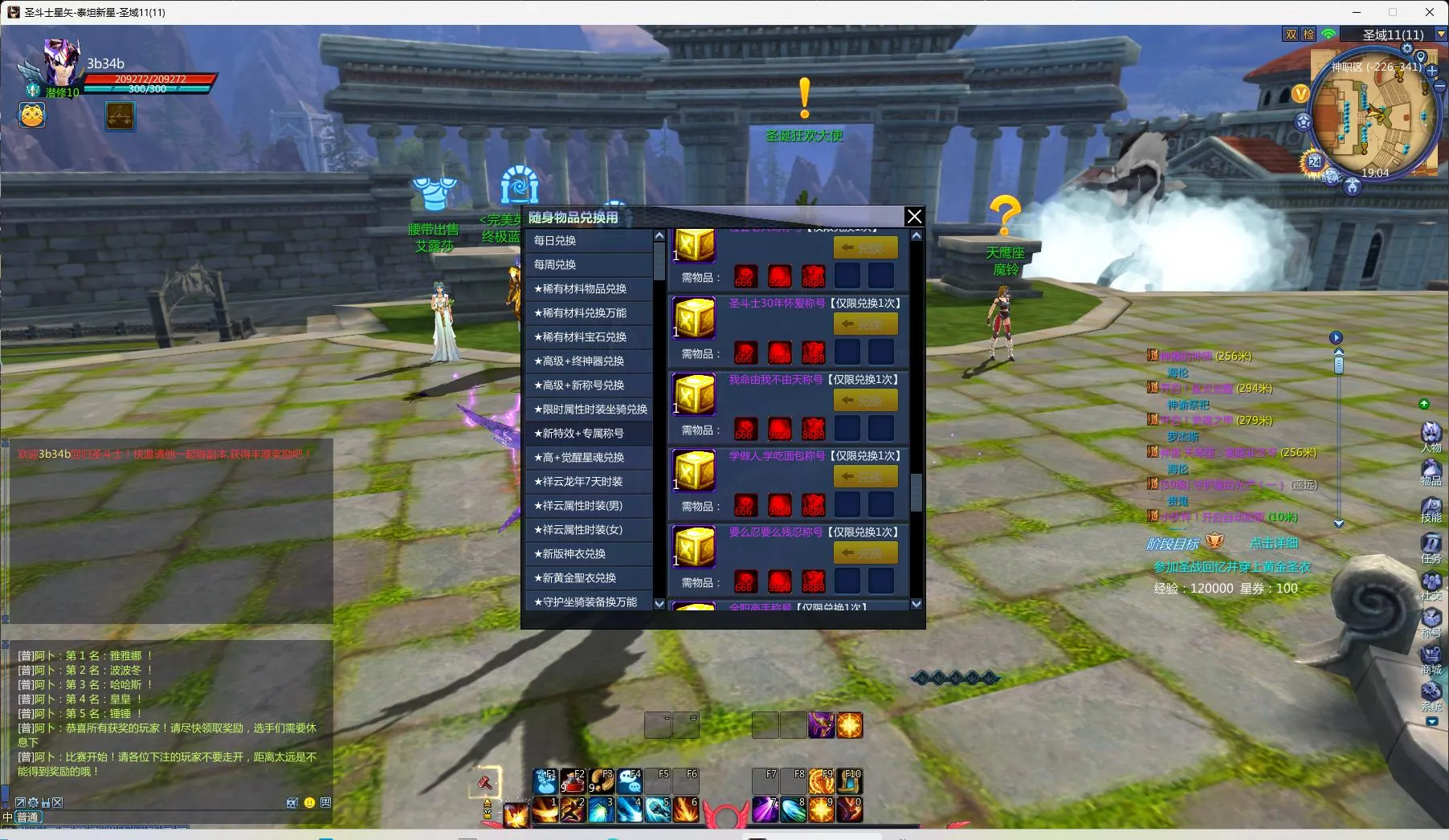The image size is (1449, 840).
Task: Switch to ★稀有材料物品兑换 category
Action: 588,289
